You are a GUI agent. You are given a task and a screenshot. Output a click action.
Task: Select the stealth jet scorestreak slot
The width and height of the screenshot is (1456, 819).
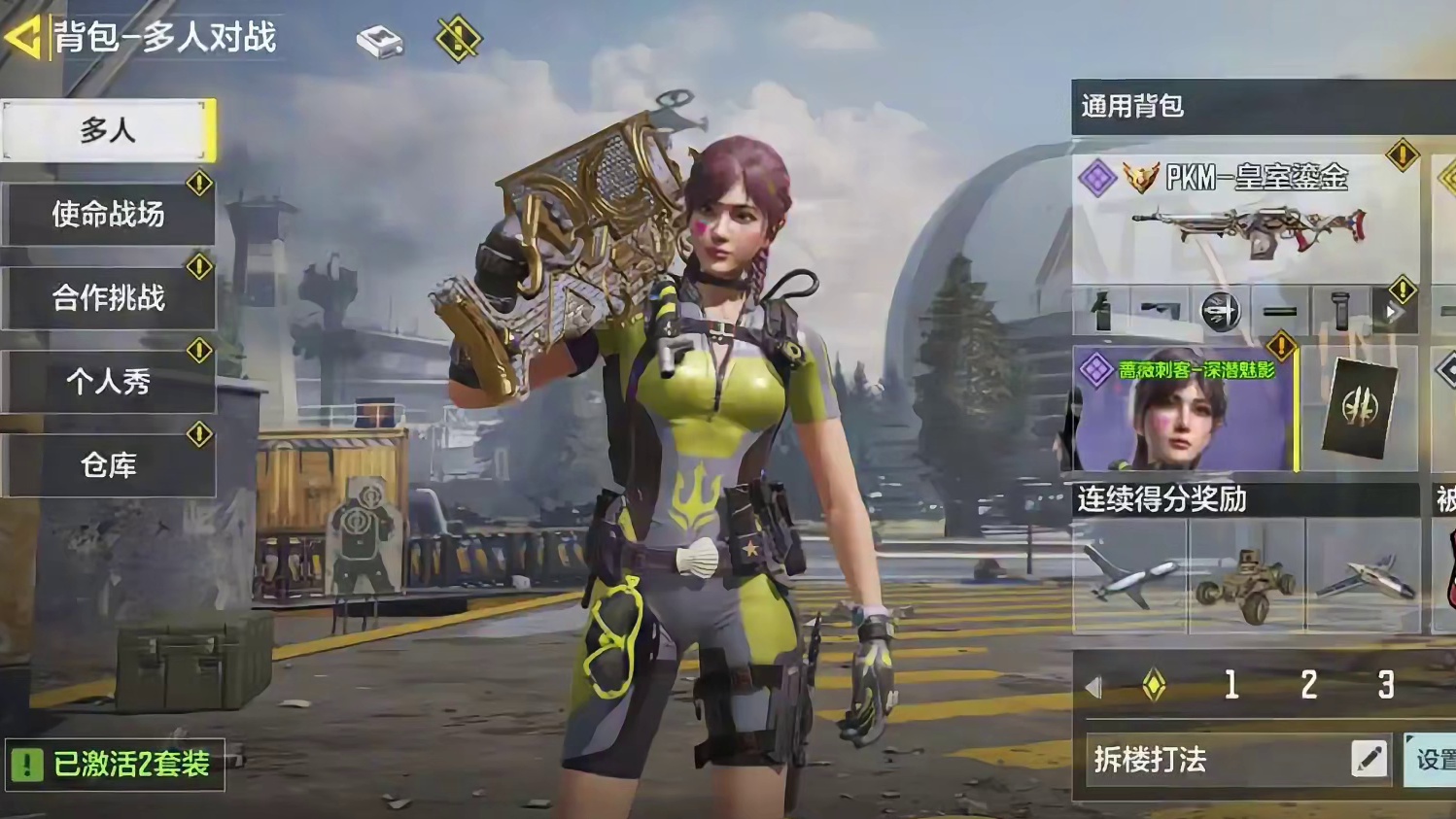pyautogui.click(x=1363, y=576)
